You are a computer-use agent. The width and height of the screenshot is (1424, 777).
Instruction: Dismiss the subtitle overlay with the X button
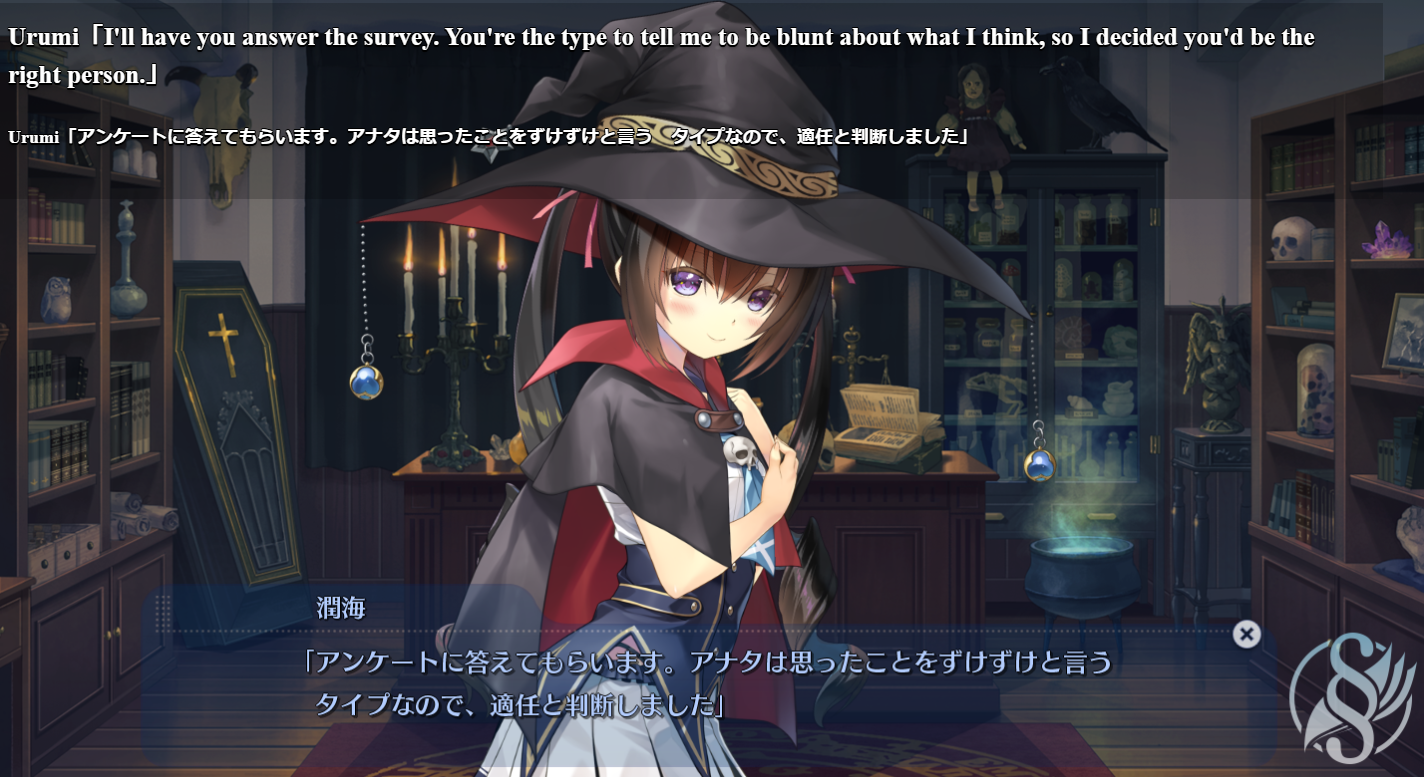(1246, 632)
